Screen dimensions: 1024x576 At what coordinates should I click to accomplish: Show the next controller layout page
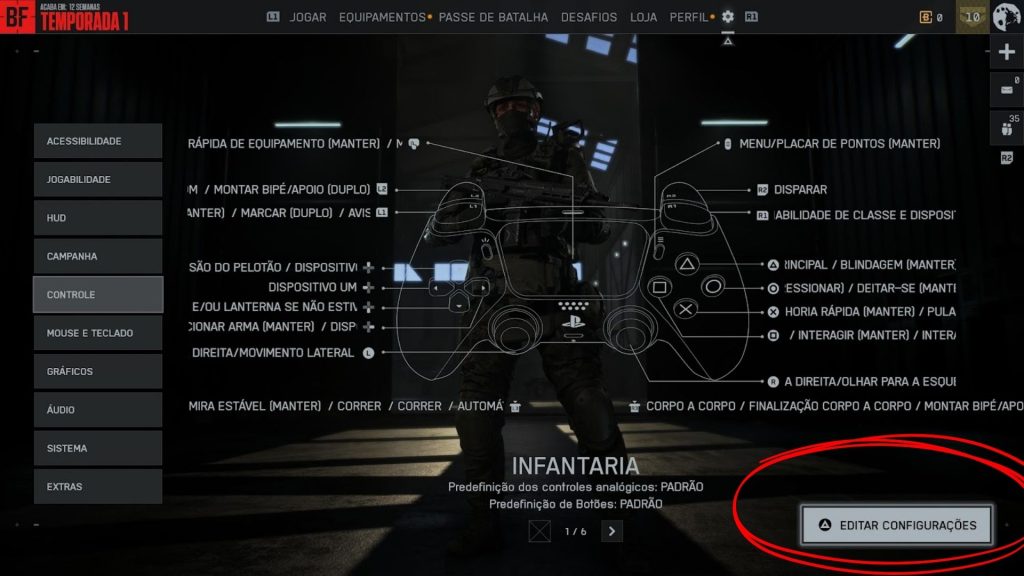(612, 531)
